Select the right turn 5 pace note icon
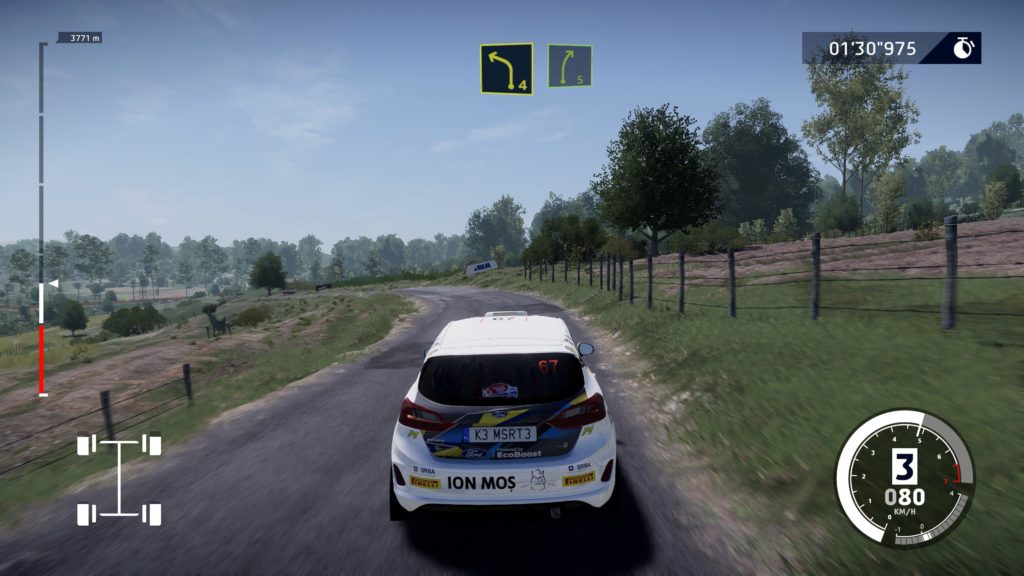The image size is (1024, 576). point(569,66)
